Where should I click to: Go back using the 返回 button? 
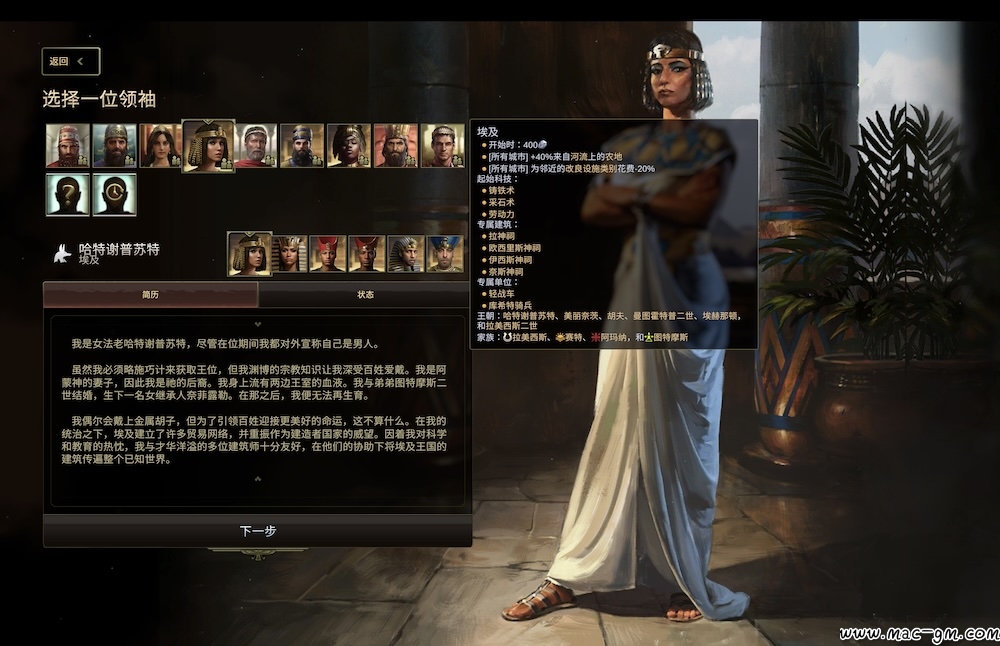tap(71, 61)
